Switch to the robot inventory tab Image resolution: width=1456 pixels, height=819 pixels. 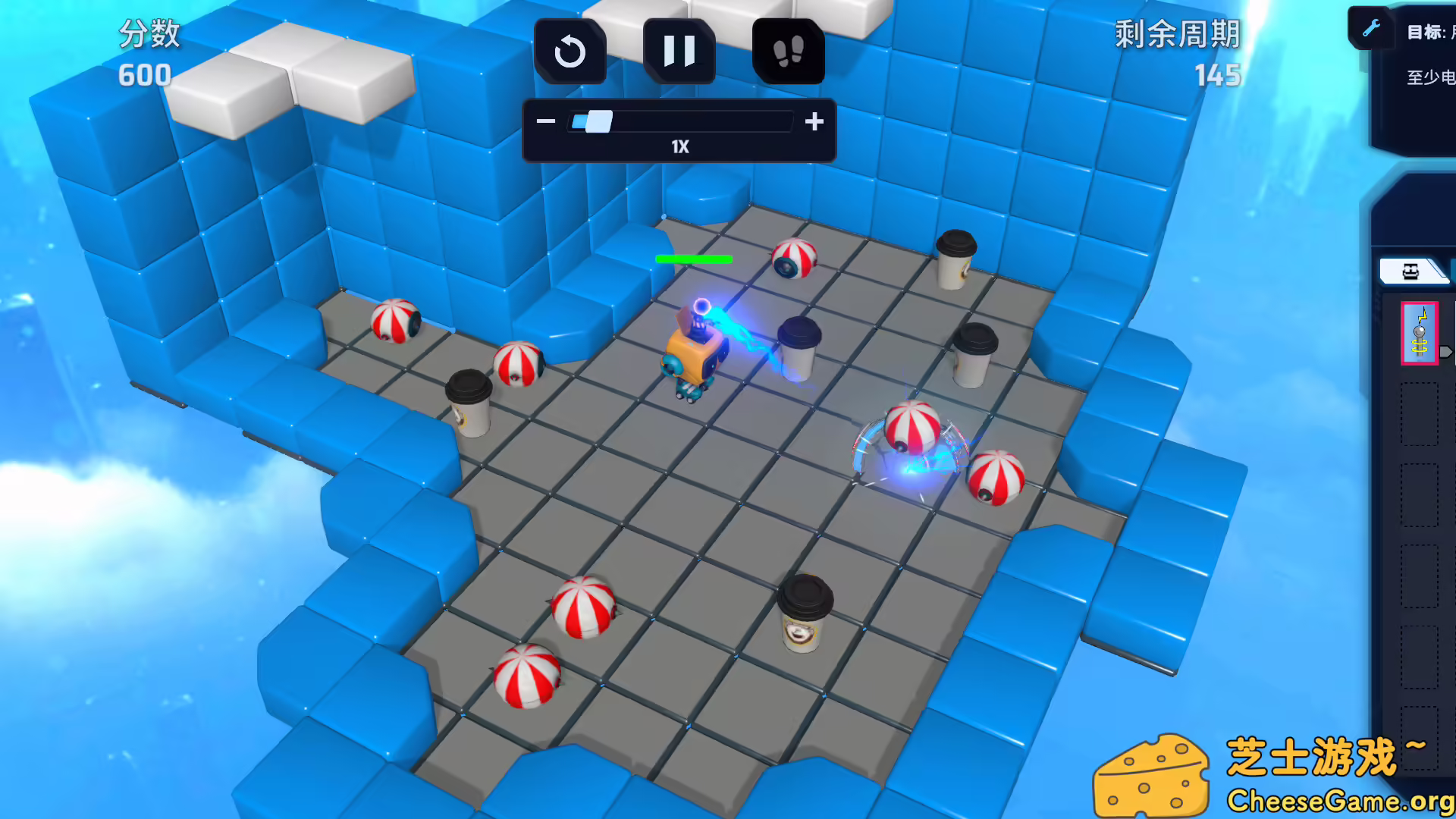pos(1412,271)
